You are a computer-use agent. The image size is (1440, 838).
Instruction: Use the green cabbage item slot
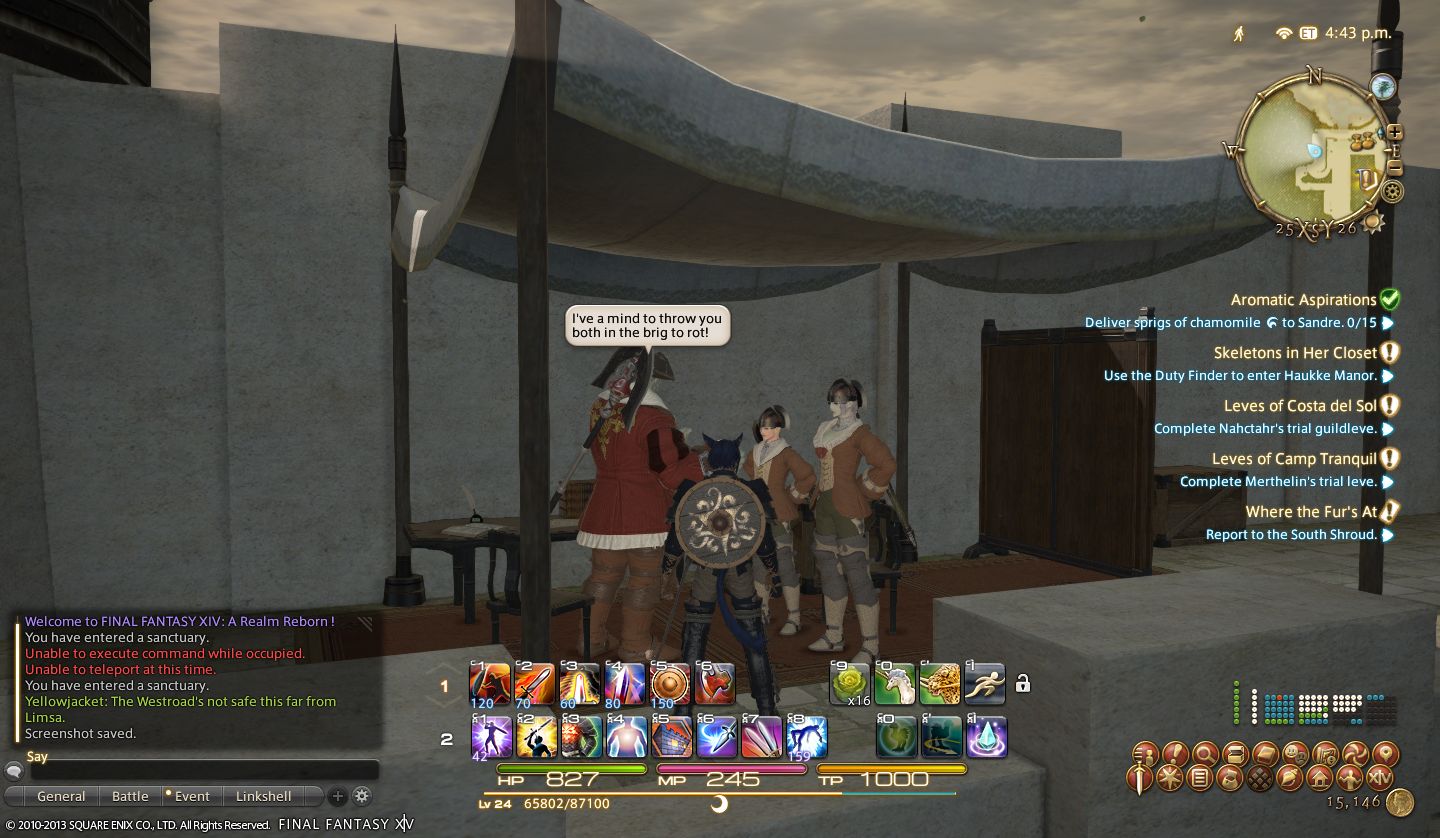tap(850, 685)
